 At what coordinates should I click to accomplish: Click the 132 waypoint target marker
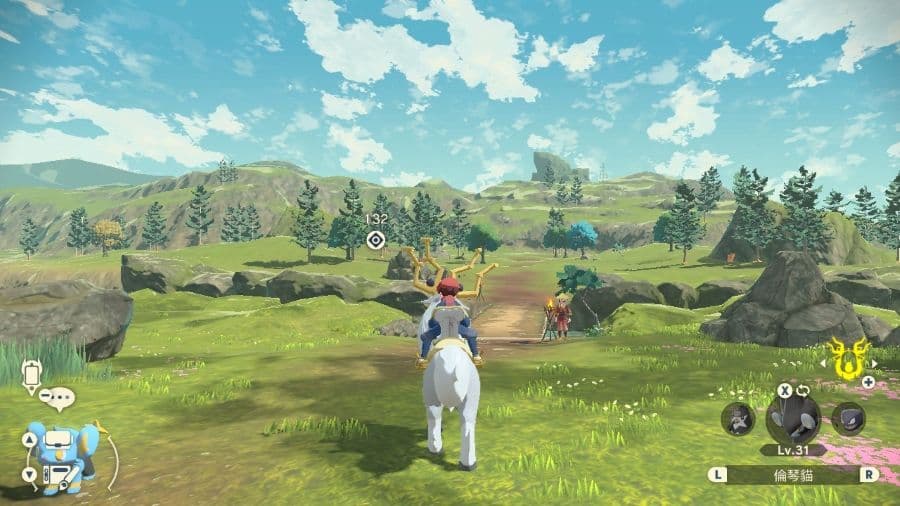376,239
